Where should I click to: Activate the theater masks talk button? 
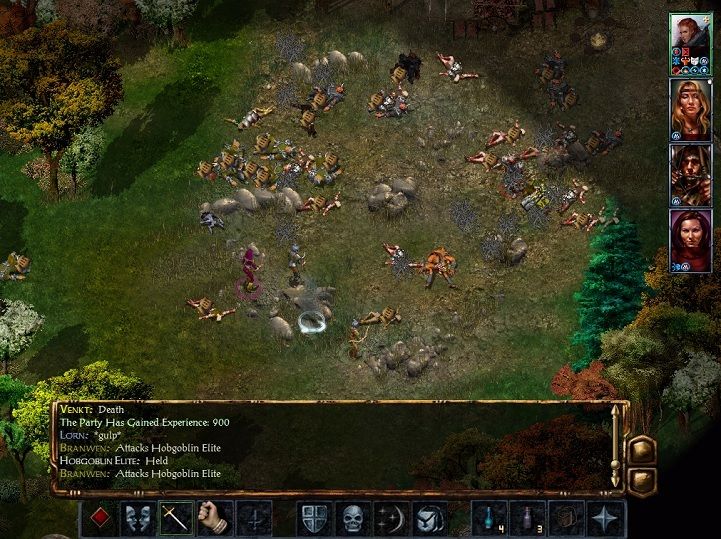coord(137,519)
